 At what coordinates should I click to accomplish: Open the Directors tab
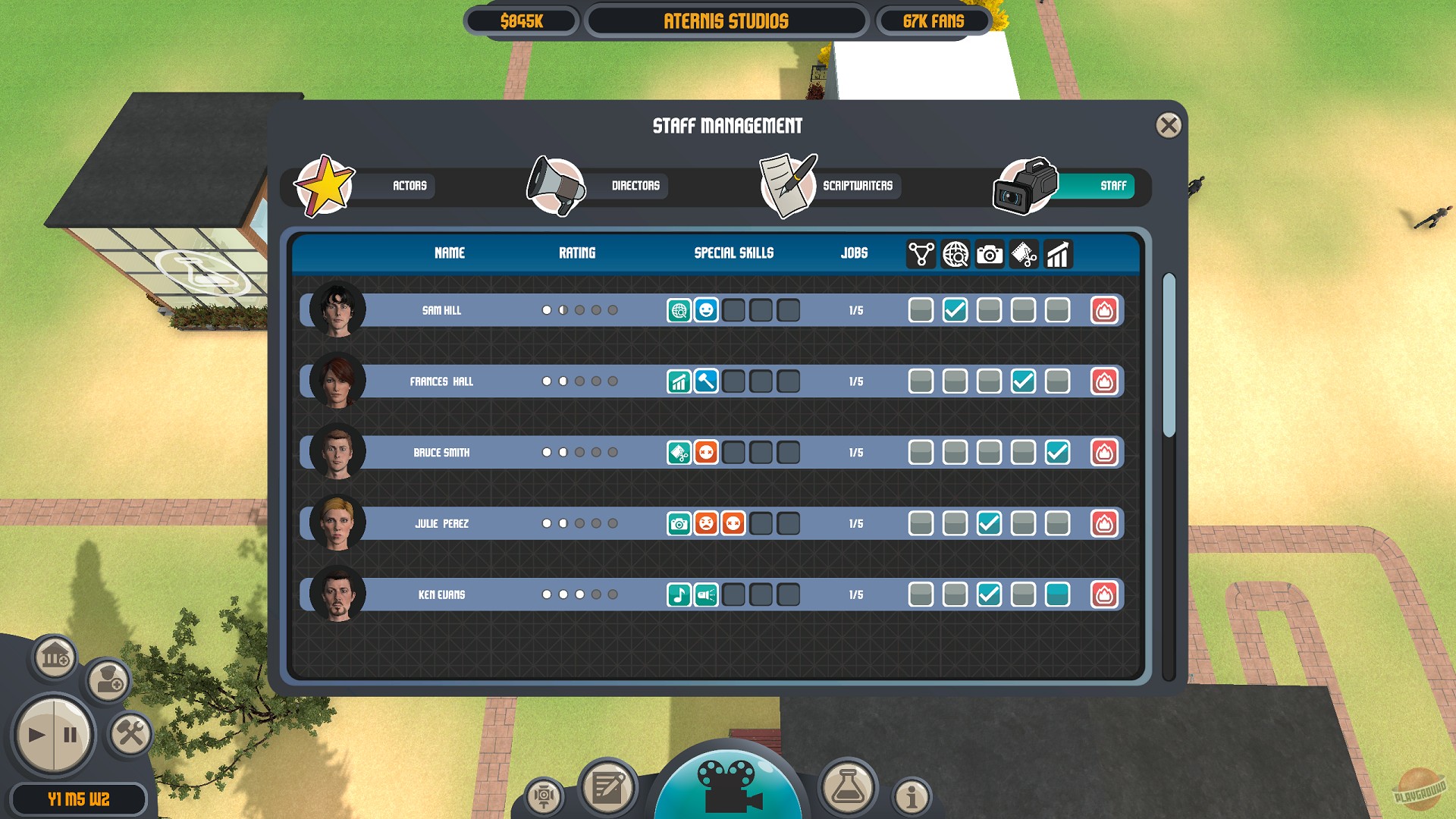tap(635, 187)
